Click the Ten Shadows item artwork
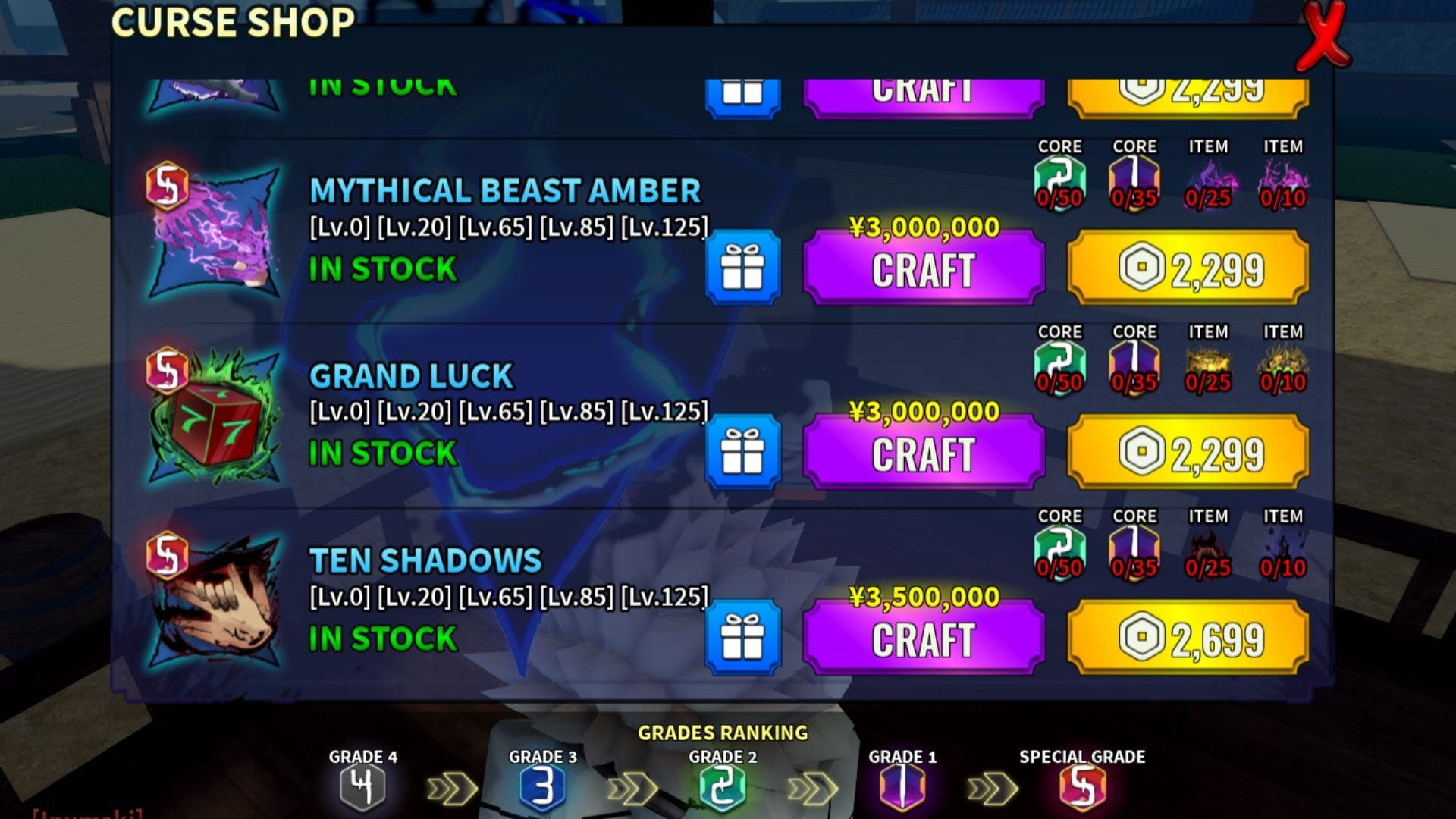 coord(216,603)
